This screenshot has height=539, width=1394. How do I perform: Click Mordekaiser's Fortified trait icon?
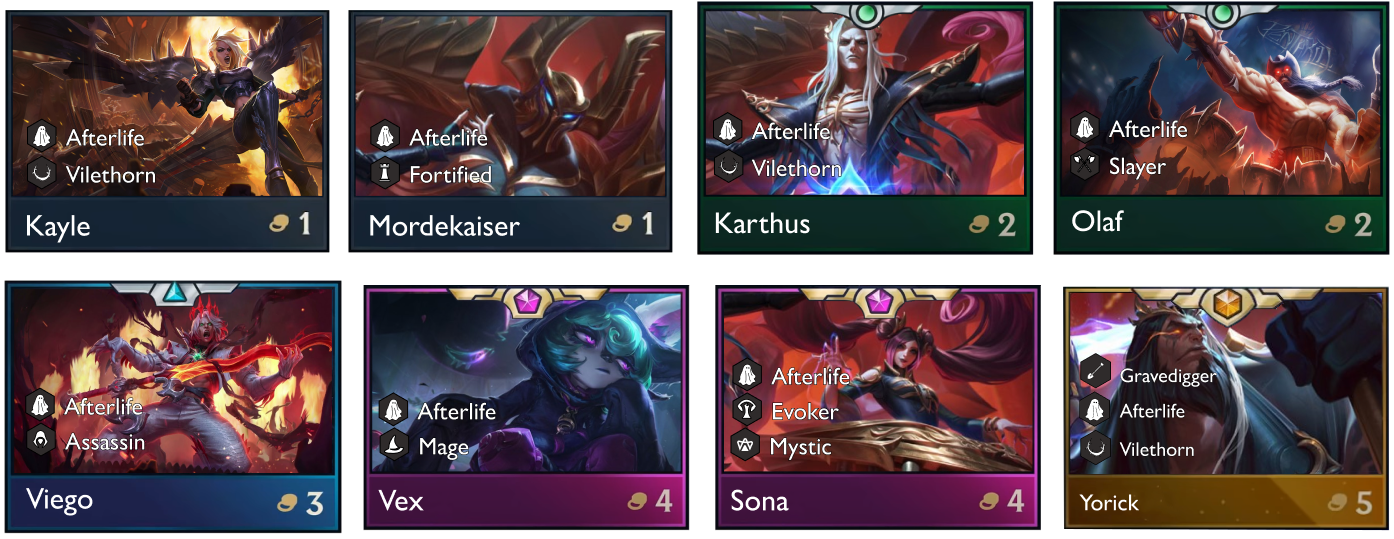385,174
